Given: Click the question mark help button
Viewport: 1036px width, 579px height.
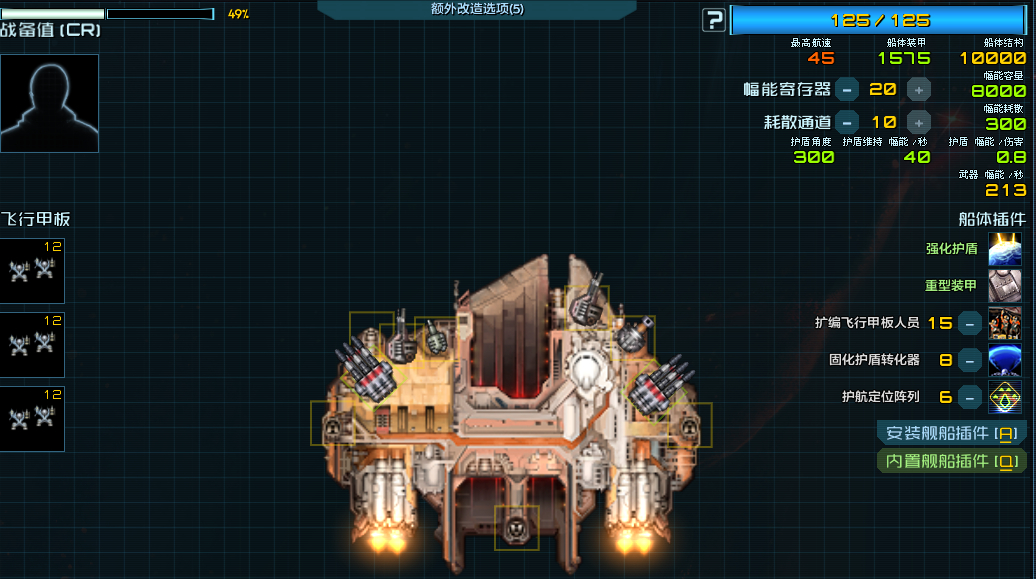Looking at the screenshot, I should point(714,20).
